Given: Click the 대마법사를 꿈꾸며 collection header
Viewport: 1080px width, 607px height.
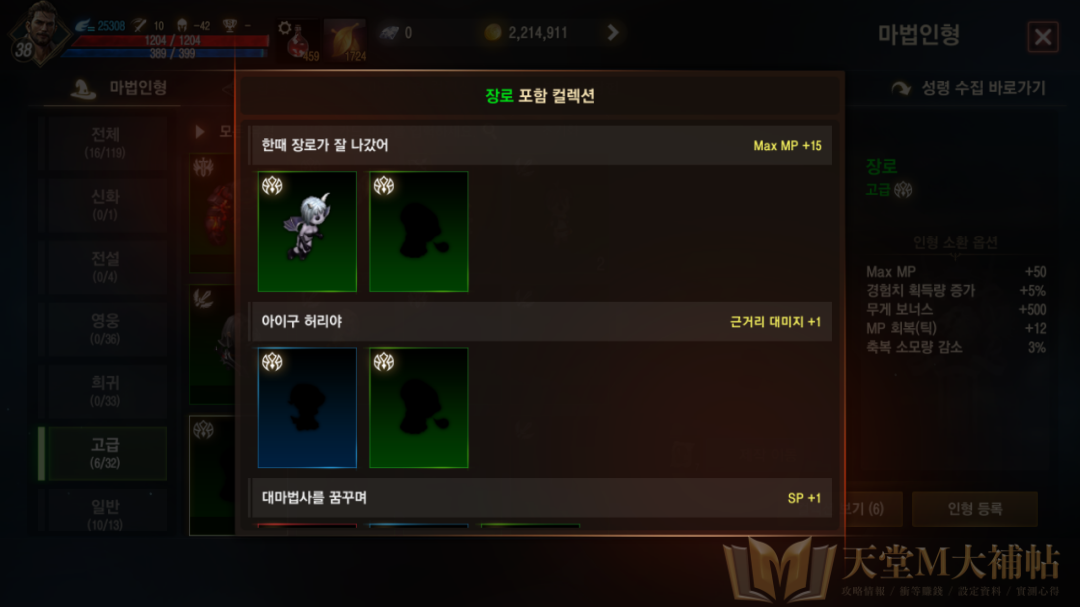Looking at the screenshot, I should (x=540, y=497).
